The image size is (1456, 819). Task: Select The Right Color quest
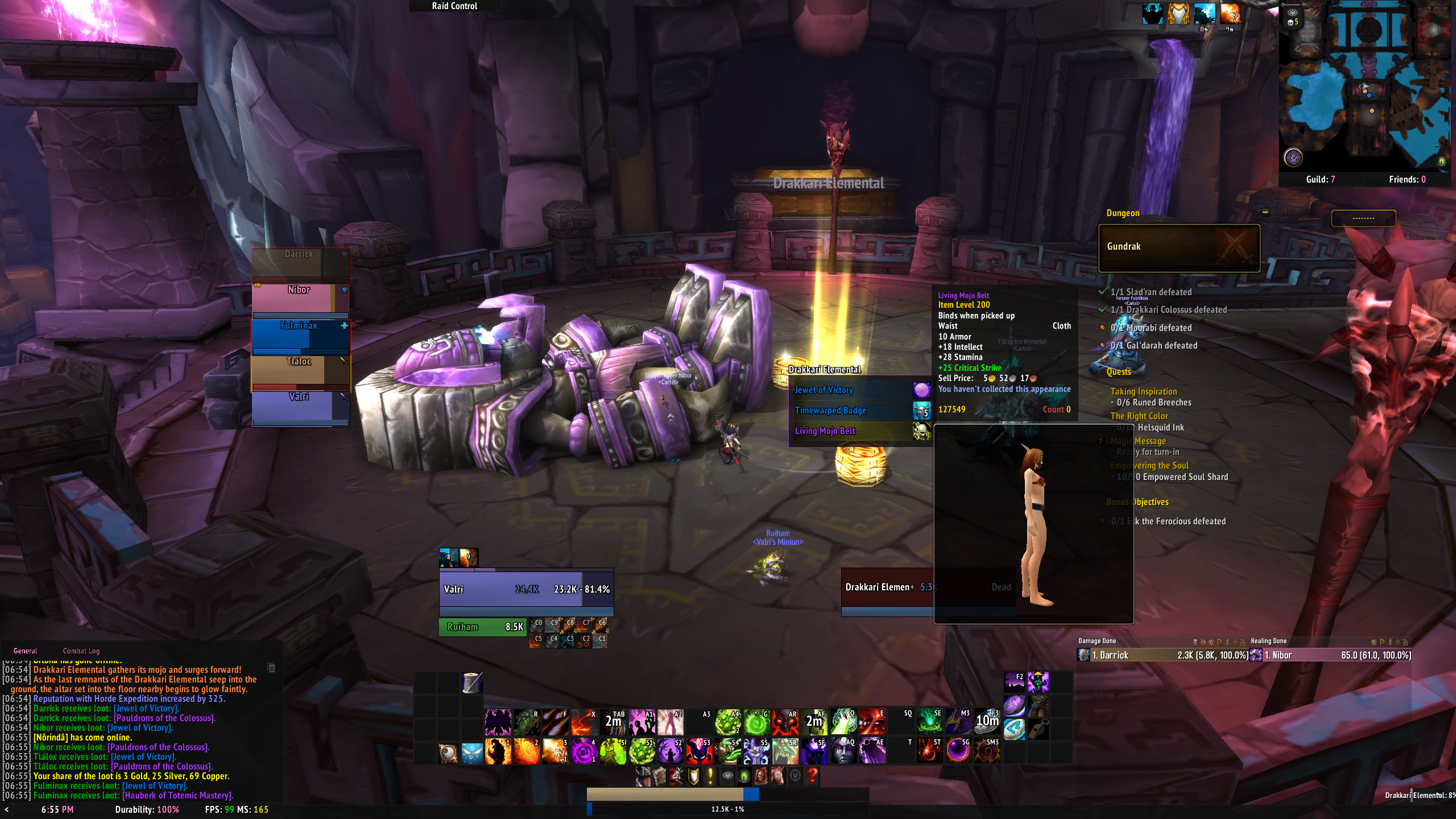point(1139,416)
